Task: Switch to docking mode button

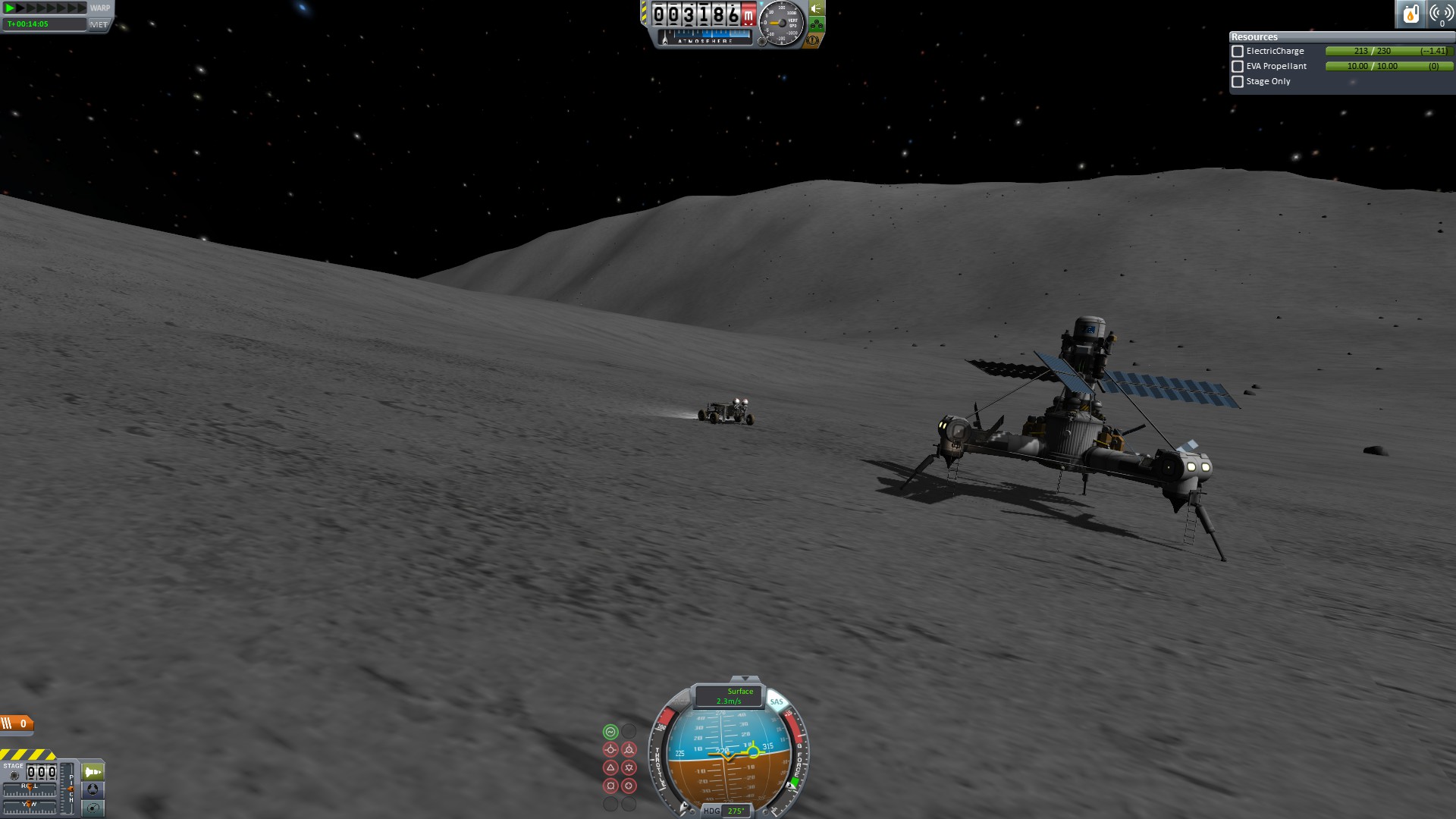Action: pyautogui.click(x=93, y=789)
